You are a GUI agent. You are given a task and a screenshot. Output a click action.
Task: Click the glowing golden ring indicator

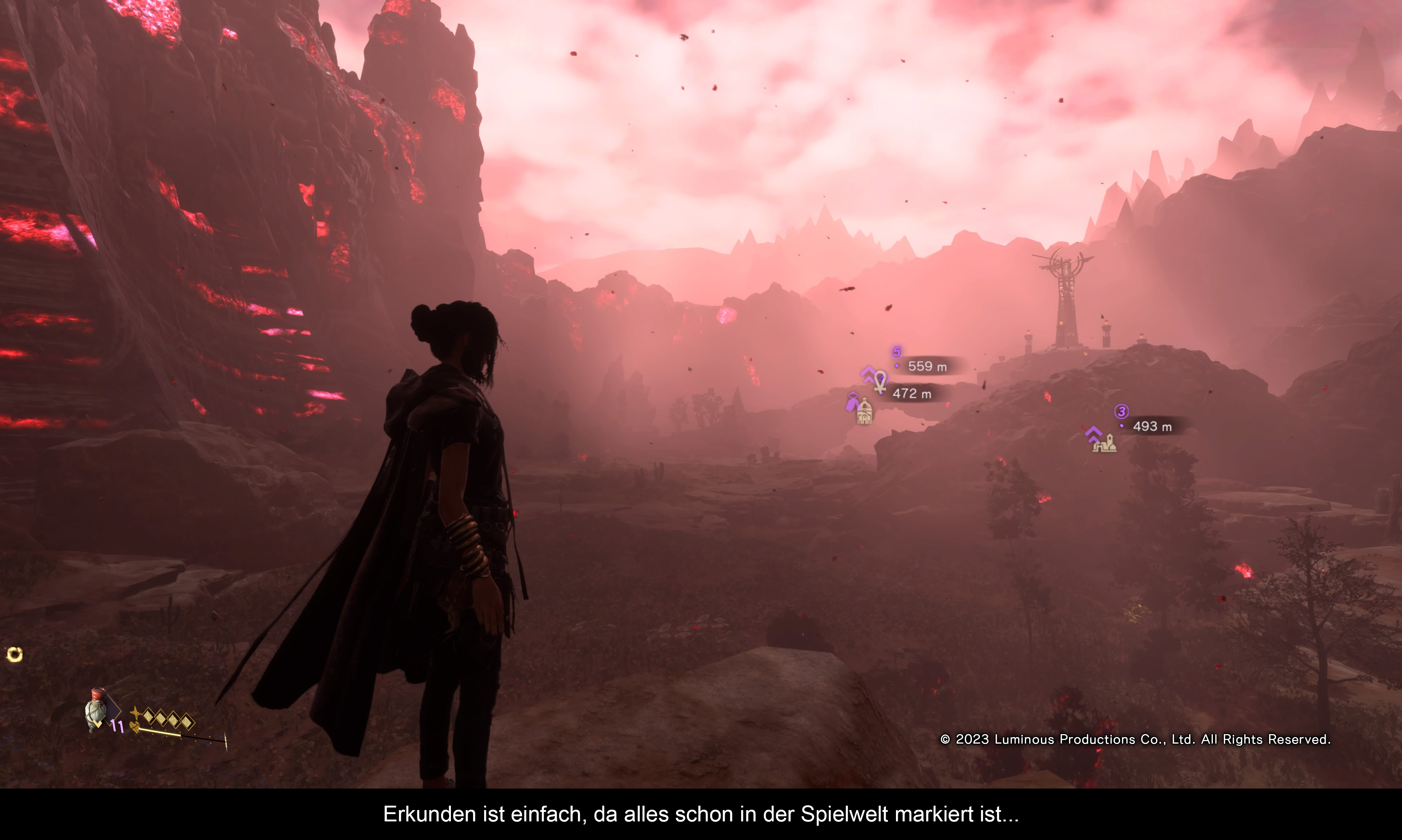tap(15, 655)
